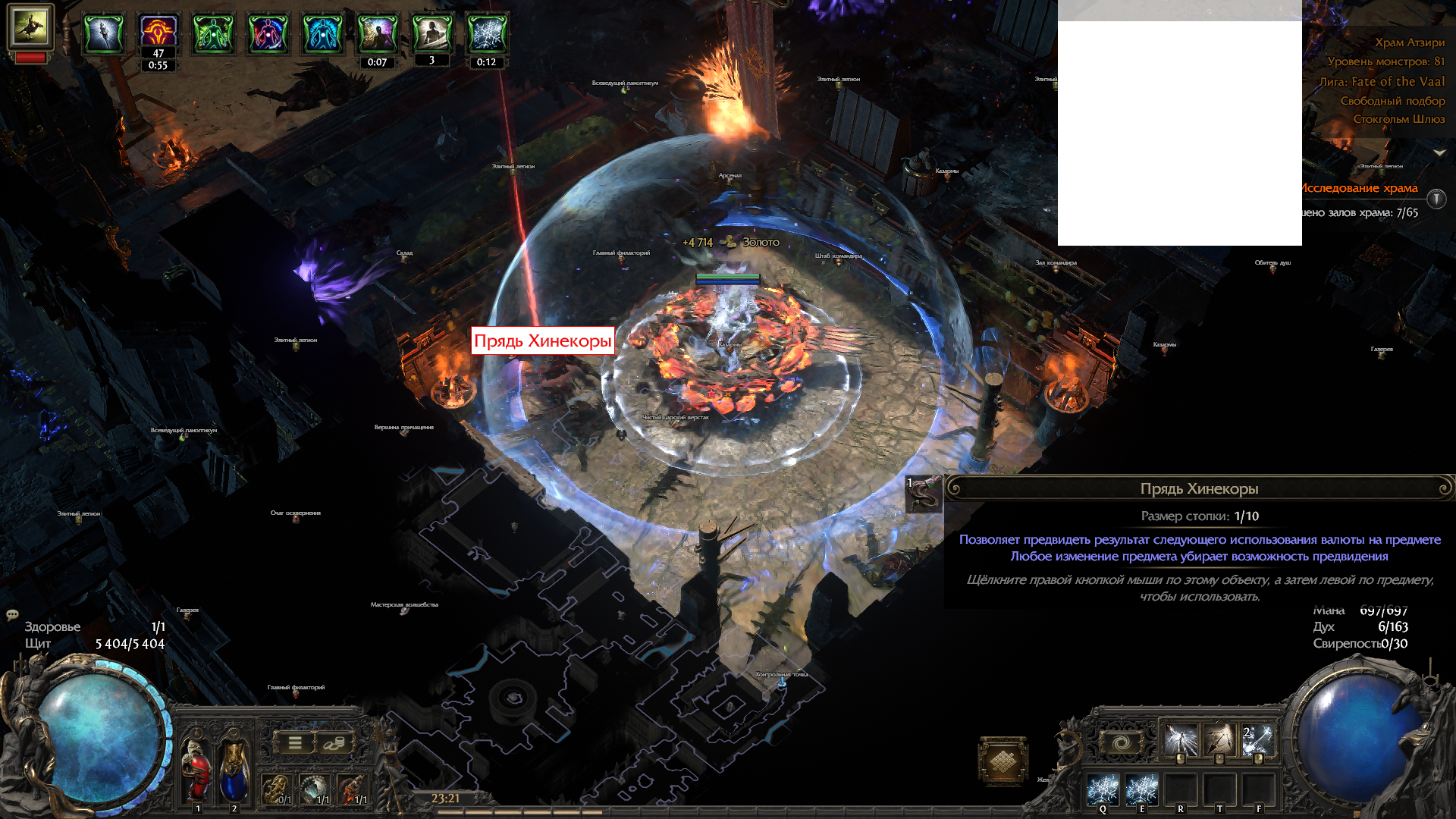This screenshot has width=1456, height=819.
Task: Activate the snowflake skill bound to E
Action: 1141,790
